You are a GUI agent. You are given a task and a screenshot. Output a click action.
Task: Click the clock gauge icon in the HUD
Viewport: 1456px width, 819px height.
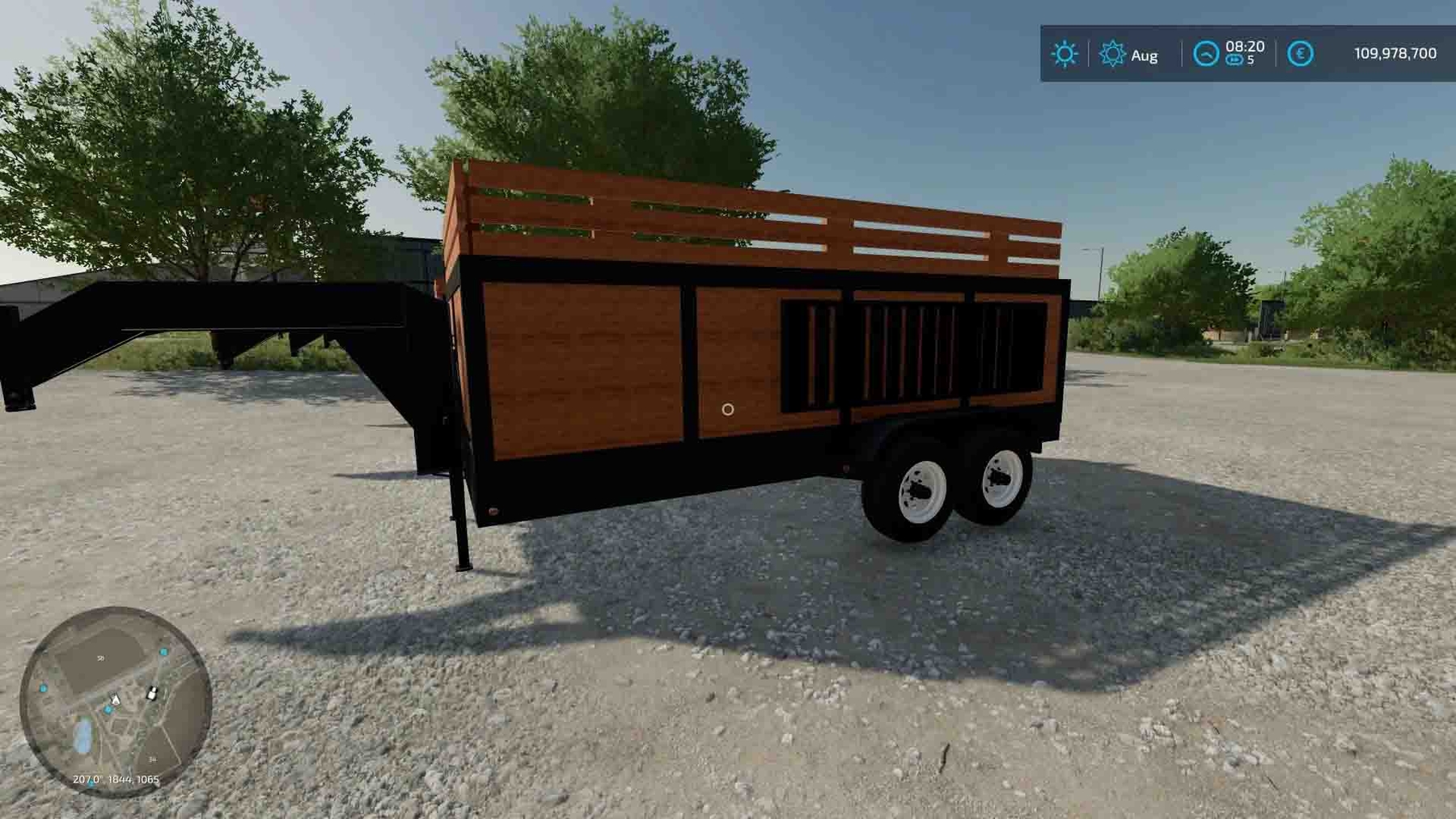1207,53
